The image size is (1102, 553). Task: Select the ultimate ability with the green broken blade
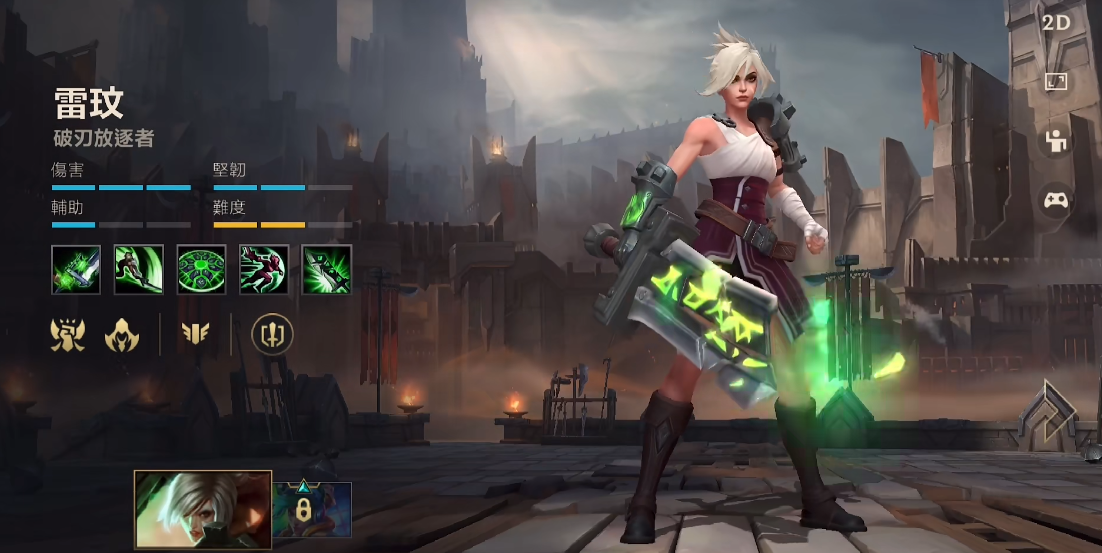327,269
